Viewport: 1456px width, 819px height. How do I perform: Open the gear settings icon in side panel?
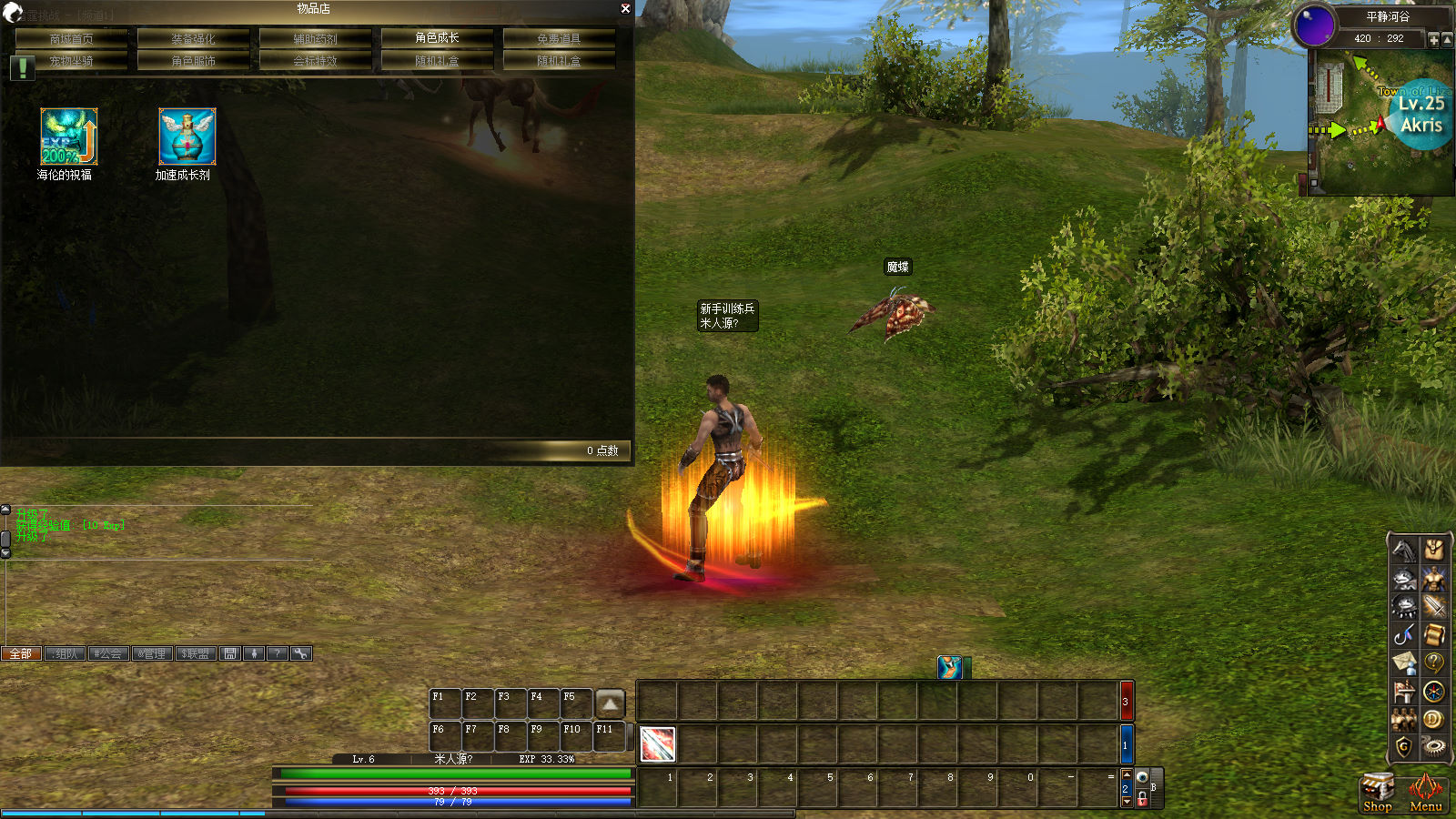click(1433, 746)
